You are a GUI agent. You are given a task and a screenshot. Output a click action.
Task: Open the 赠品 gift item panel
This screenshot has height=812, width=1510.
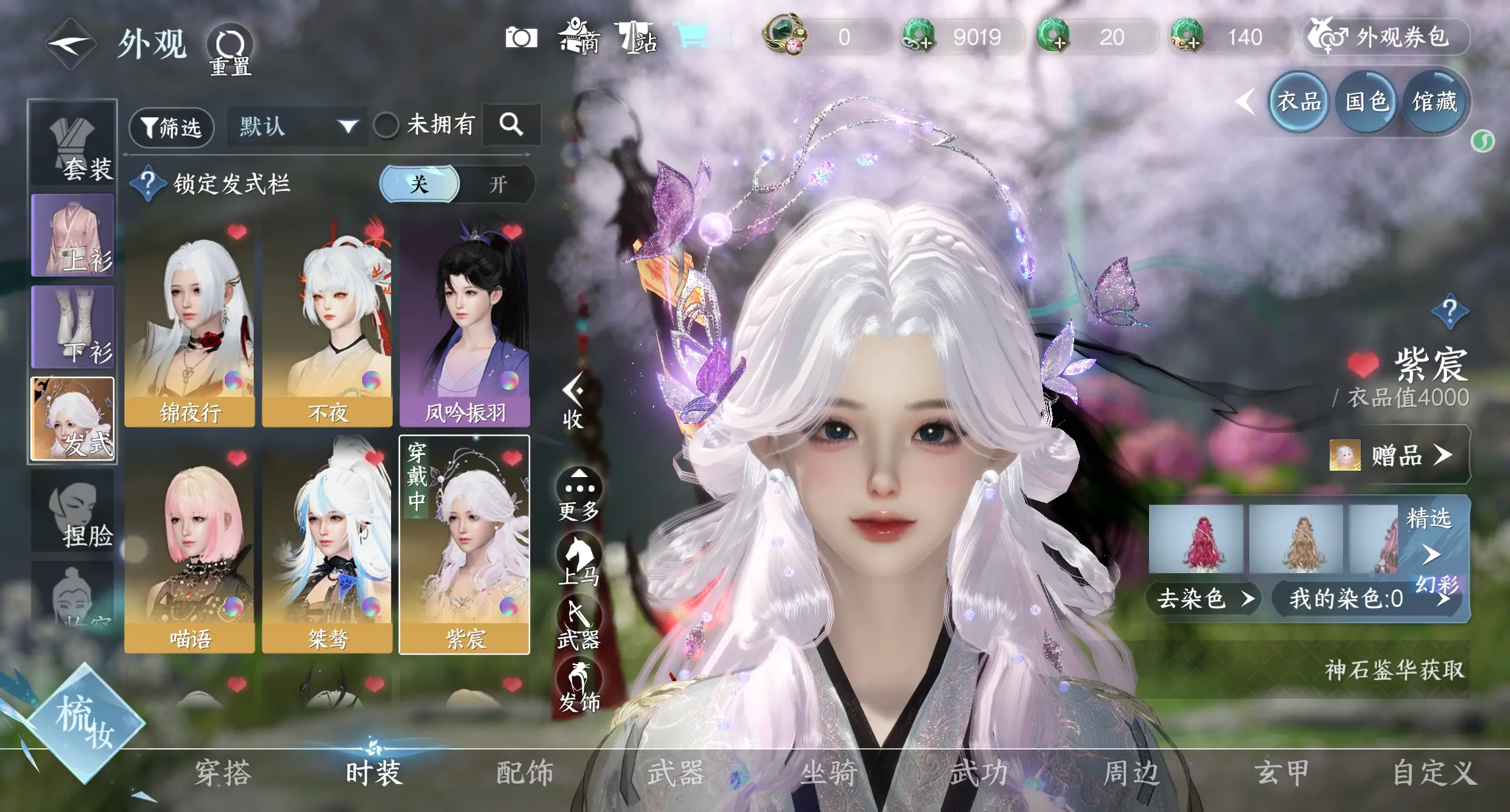coord(1397,455)
